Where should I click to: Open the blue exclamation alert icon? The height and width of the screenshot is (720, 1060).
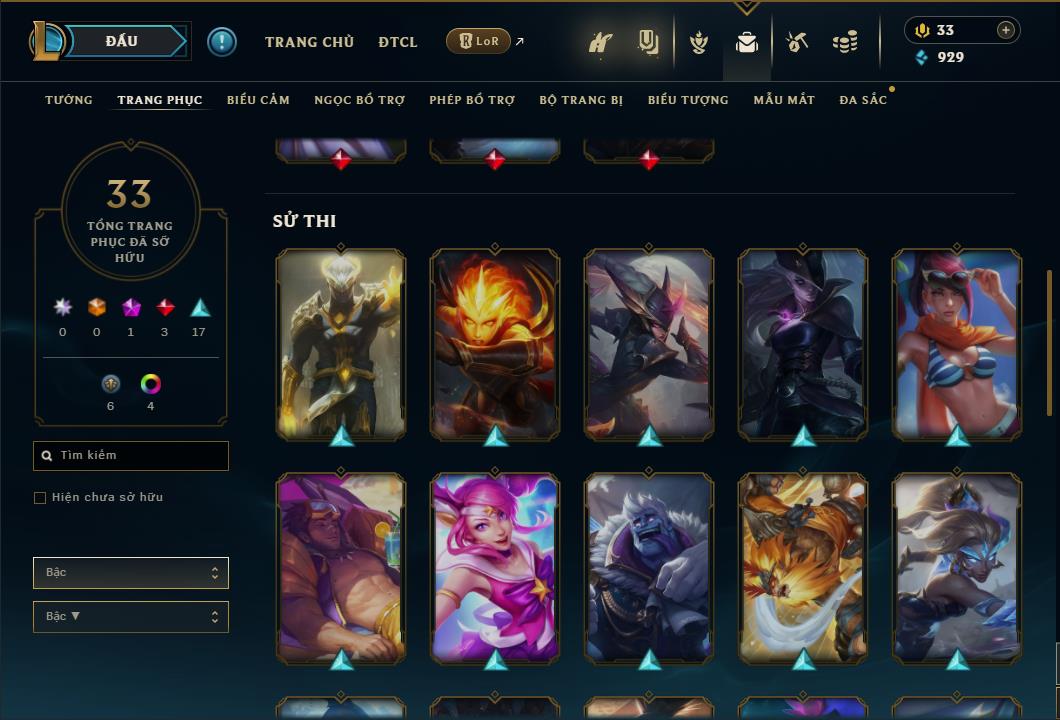pos(222,42)
